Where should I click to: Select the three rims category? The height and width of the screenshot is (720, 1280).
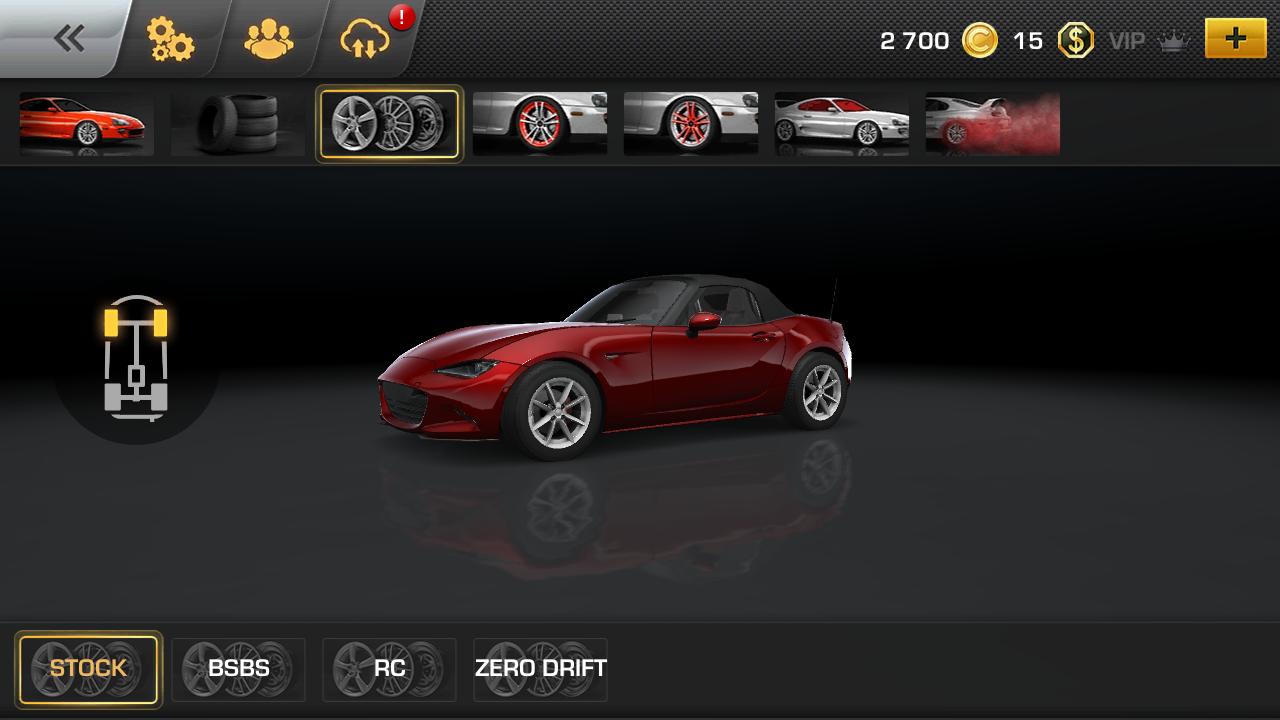389,124
